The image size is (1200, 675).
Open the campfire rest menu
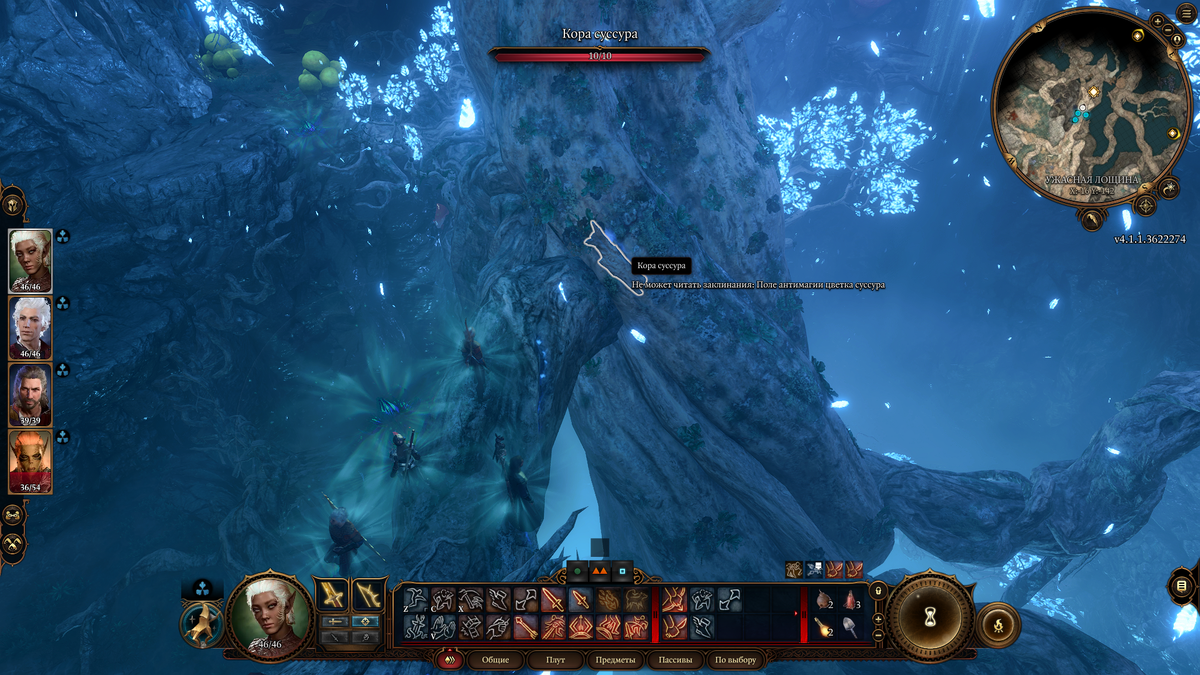point(998,623)
